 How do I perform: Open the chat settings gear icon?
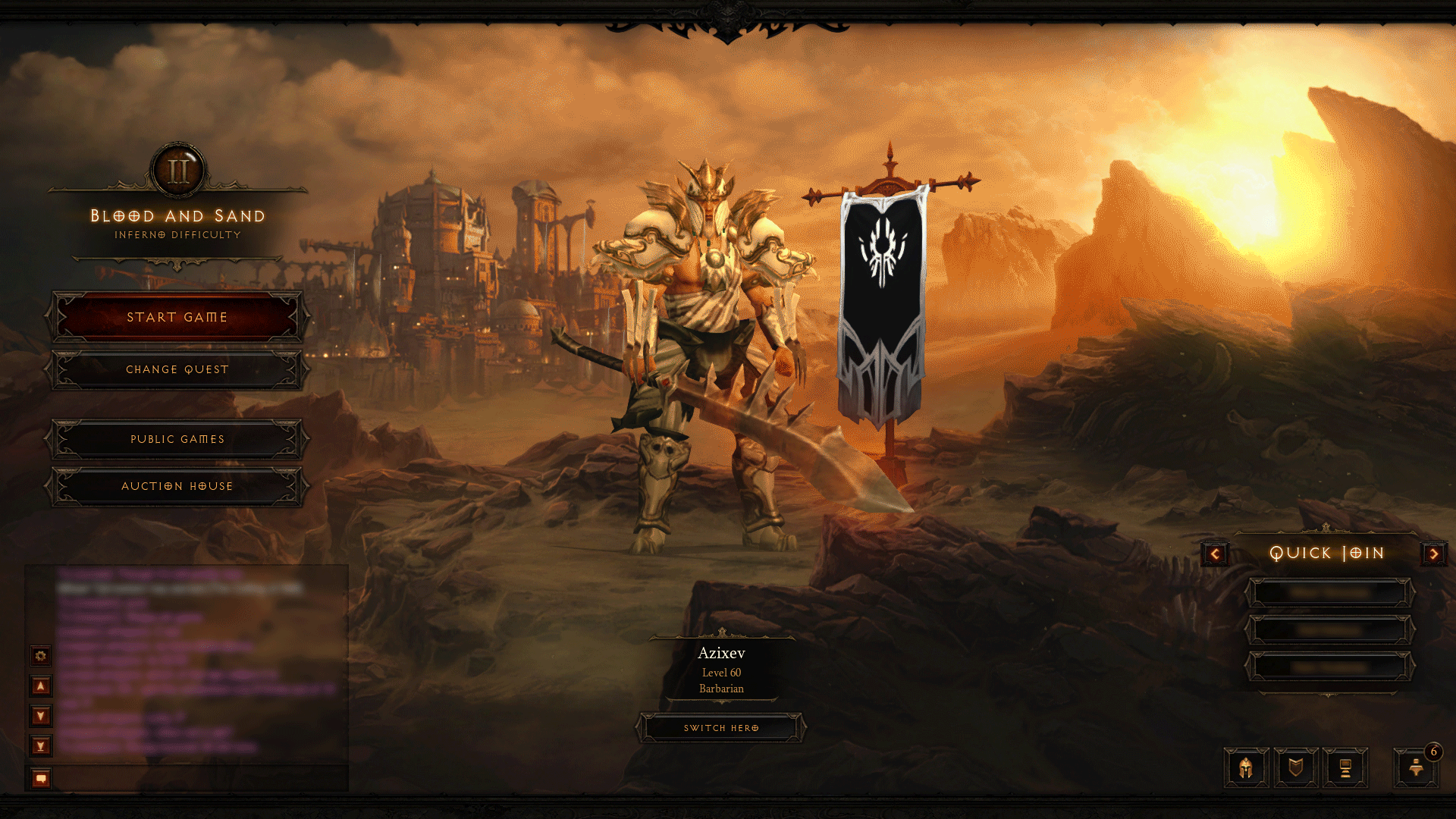point(39,656)
